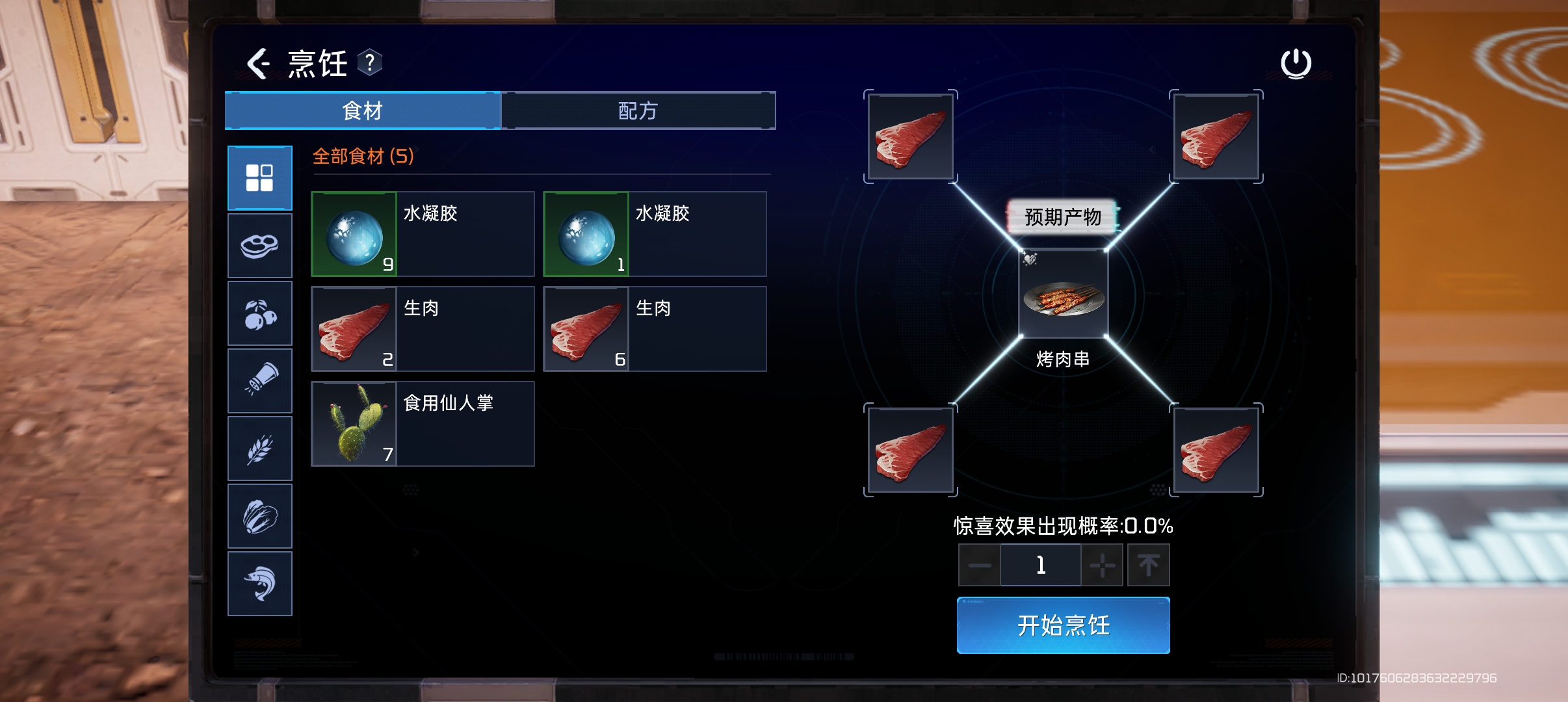Screen dimensions: 1568x702
Task: Open the cooking help question mark
Action: click(369, 63)
